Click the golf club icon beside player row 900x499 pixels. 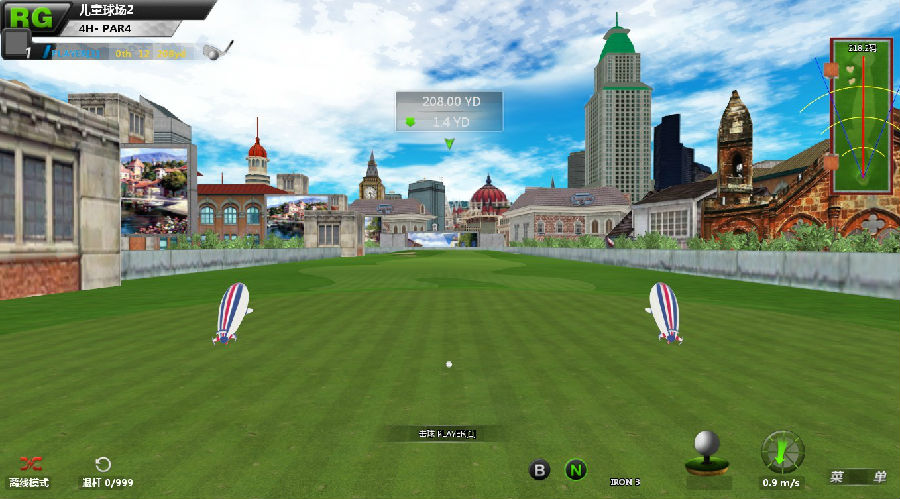click(217, 50)
